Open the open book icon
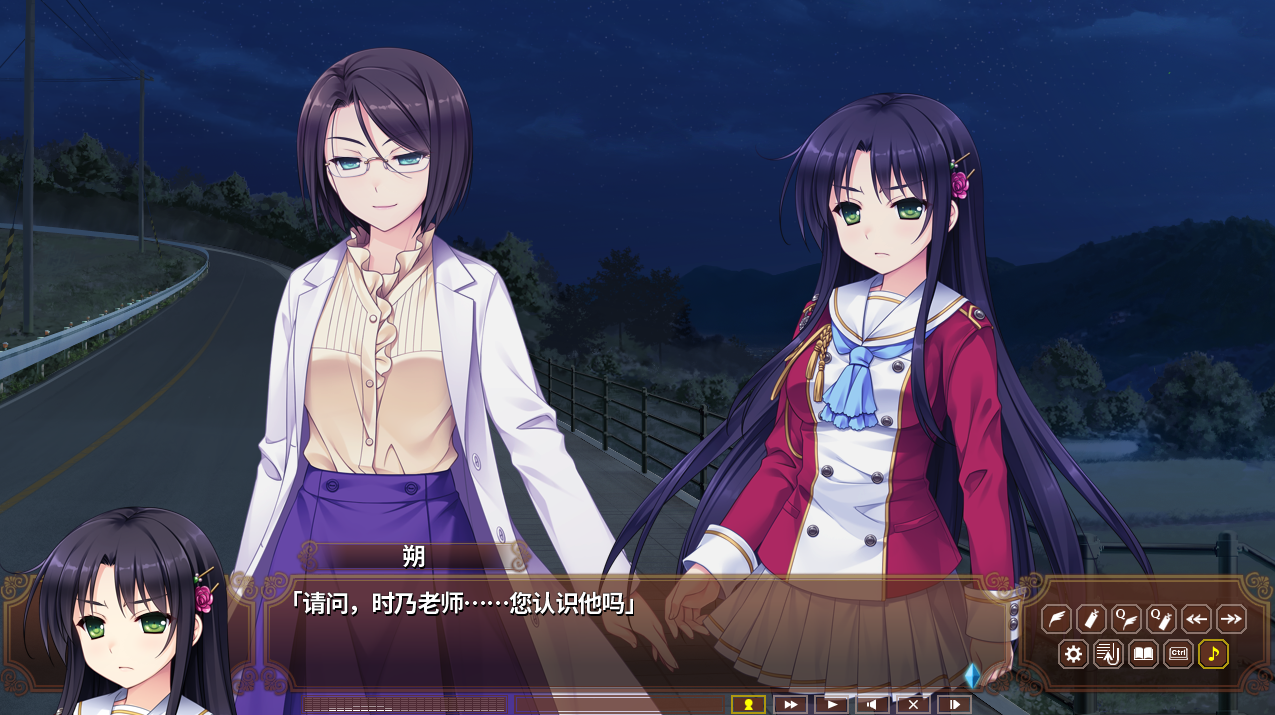 (1143, 655)
